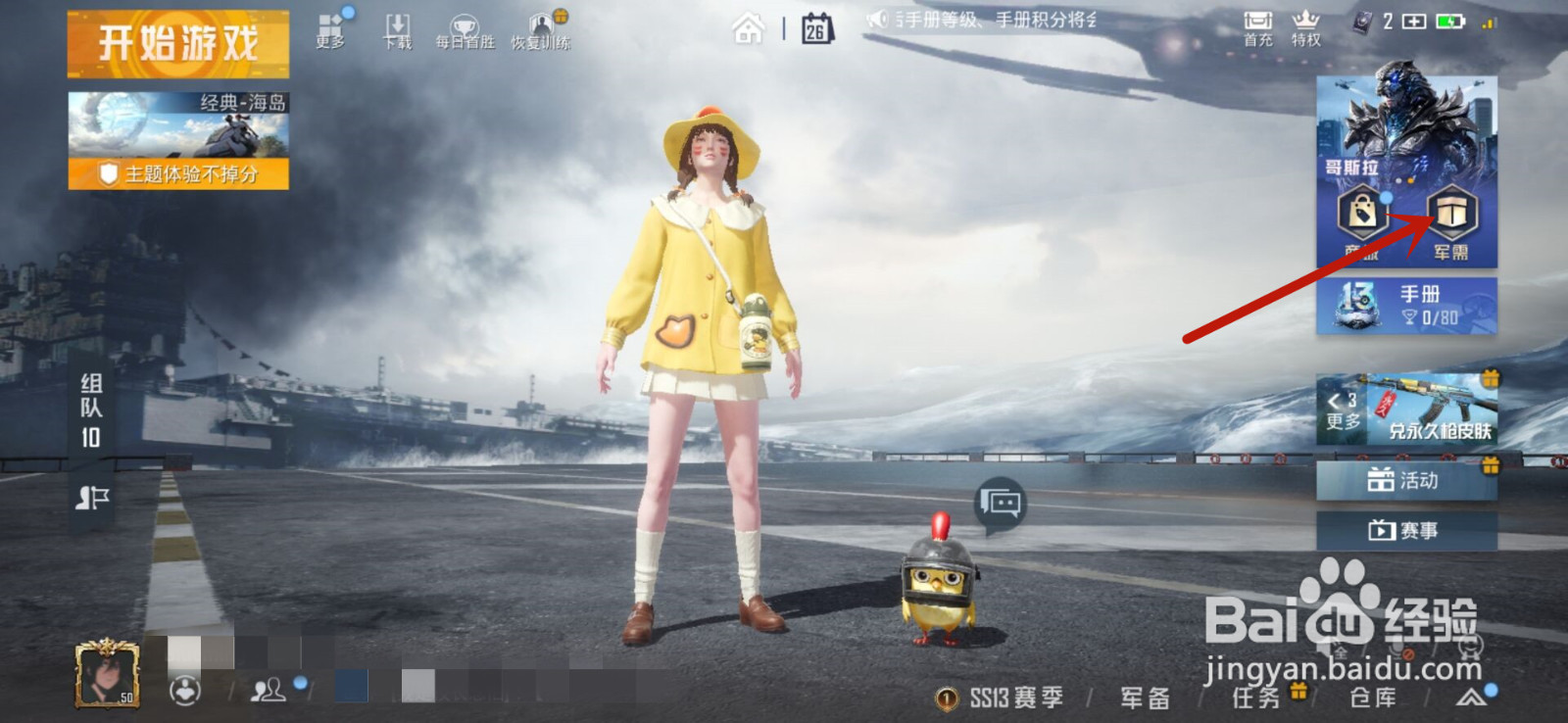Open the chat bubble icon
Screen dimensions: 1568x723
pos(998,503)
